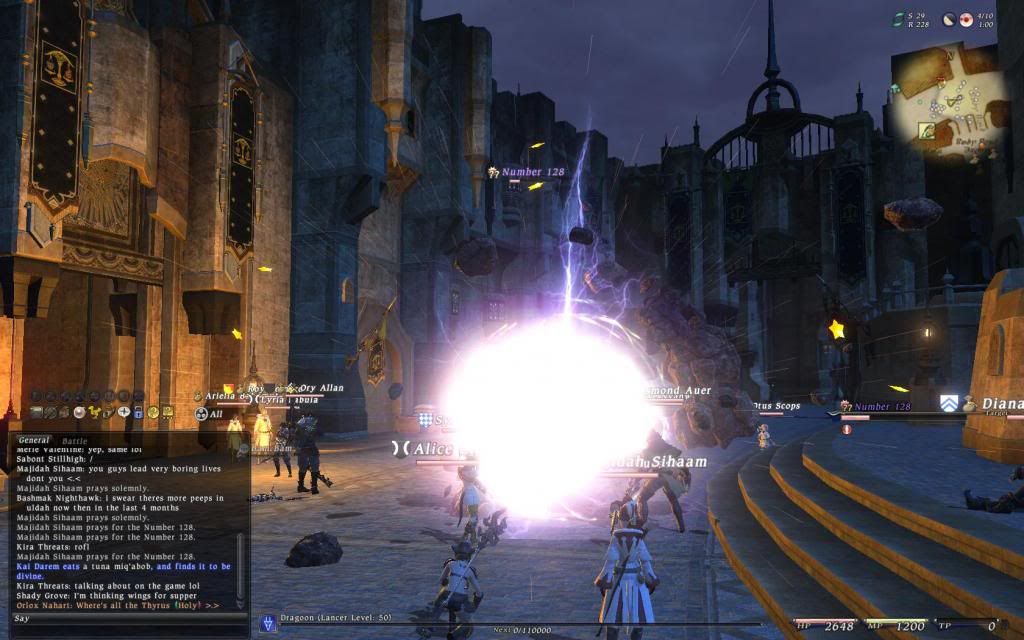Click the chat log scrollbar
The width and height of the screenshot is (1024, 640).
pyautogui.click(x=240, y=520)
